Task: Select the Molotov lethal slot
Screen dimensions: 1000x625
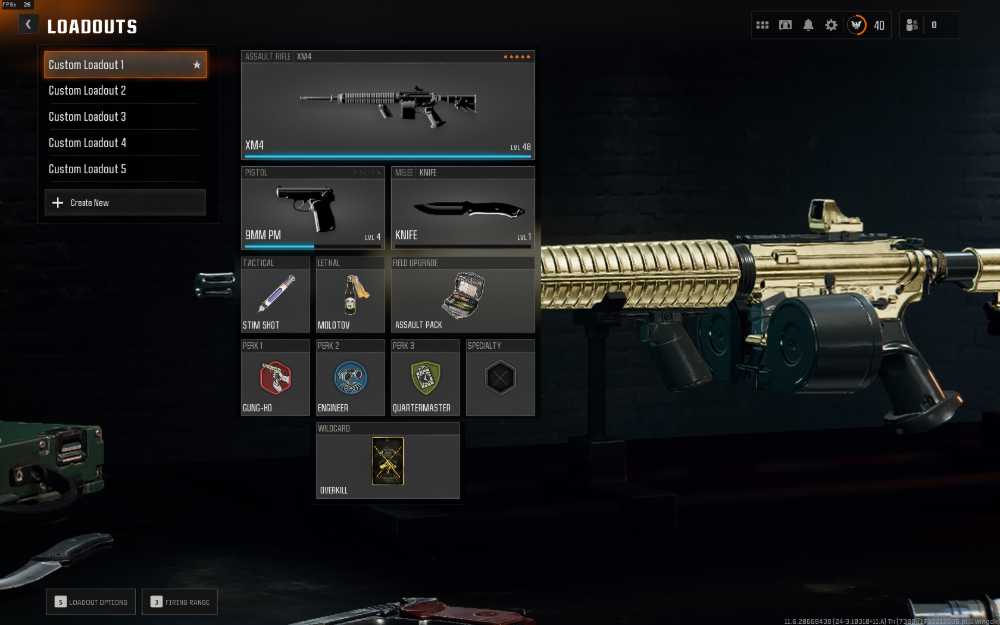Action: pyautogui.click(x=350, y=295)
